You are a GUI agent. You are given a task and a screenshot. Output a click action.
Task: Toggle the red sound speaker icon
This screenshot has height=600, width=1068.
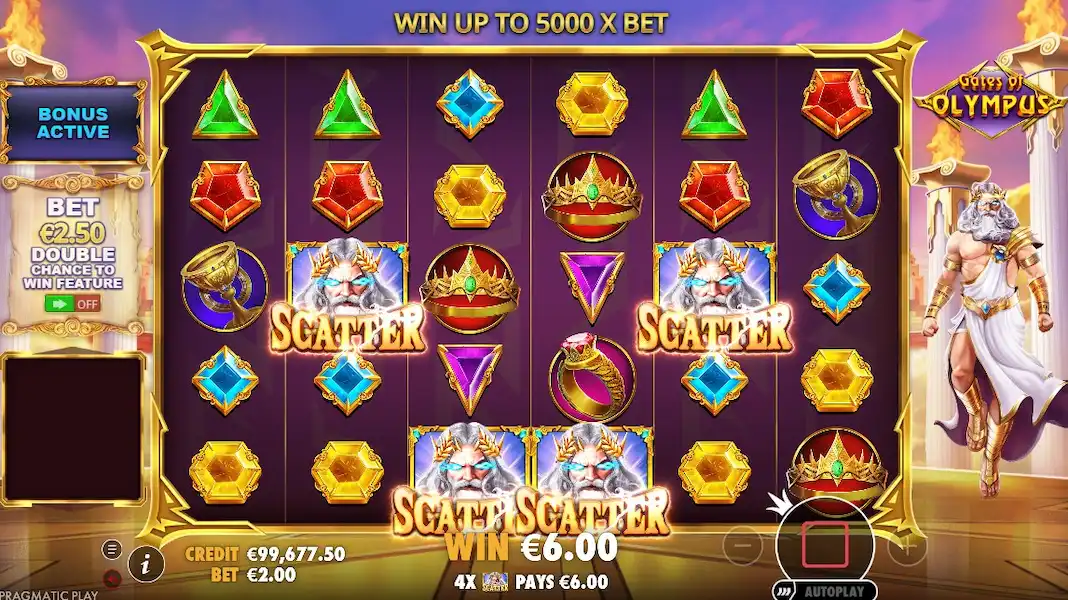tap(113, 577)
